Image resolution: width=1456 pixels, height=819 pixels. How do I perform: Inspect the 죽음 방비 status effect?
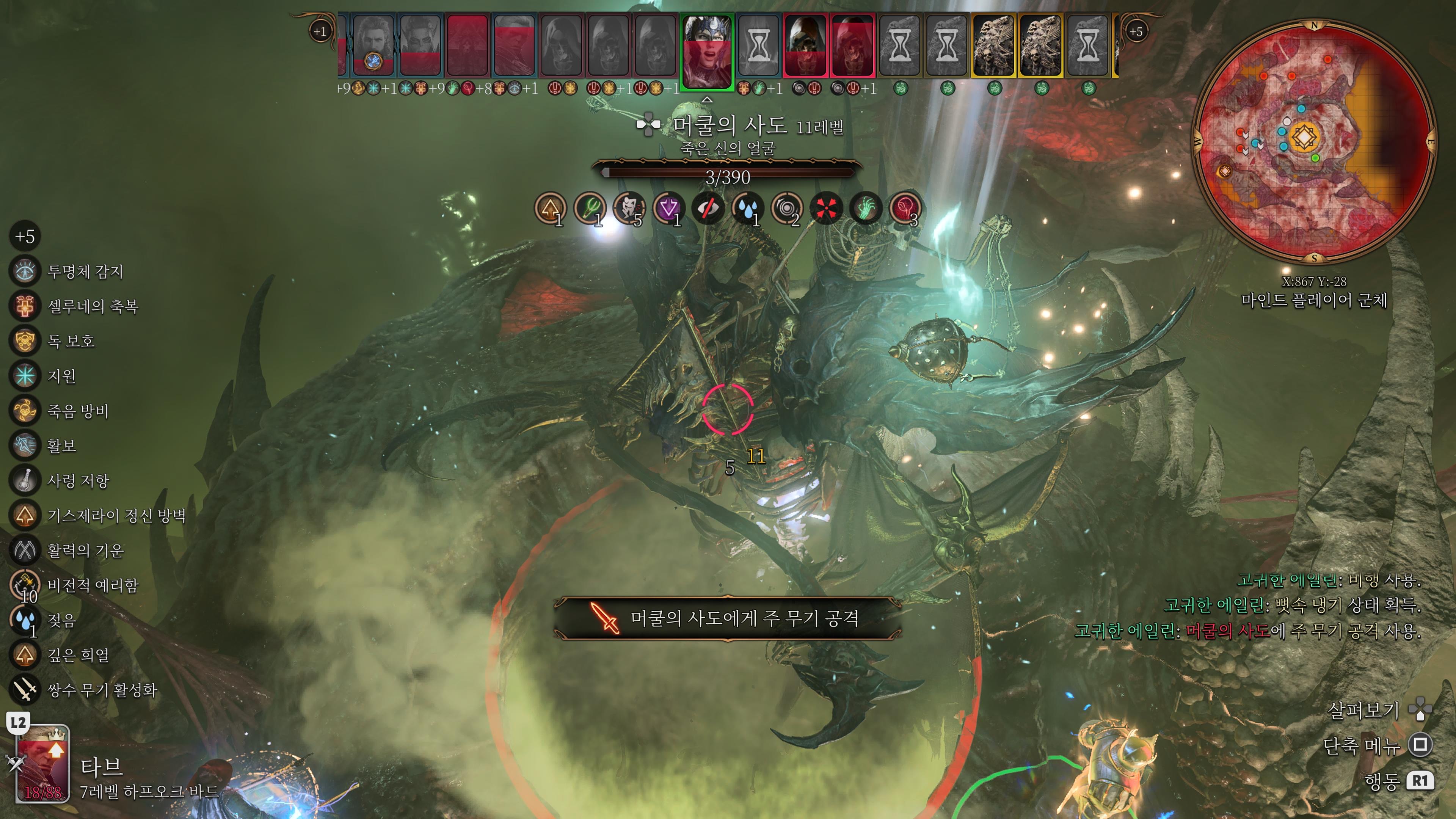click(25, 410)
